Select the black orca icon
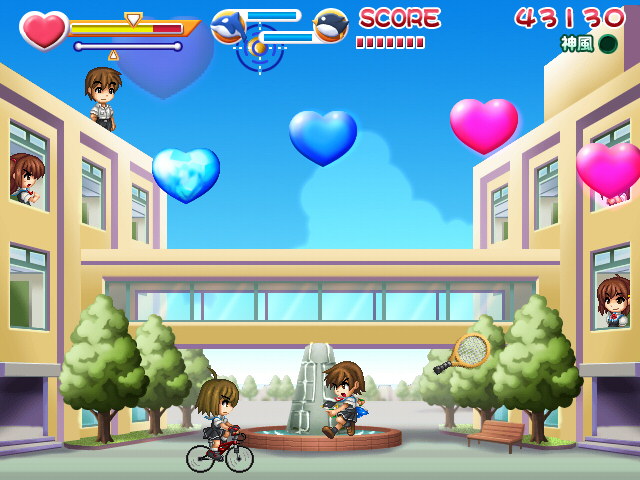 pos(331,26)
